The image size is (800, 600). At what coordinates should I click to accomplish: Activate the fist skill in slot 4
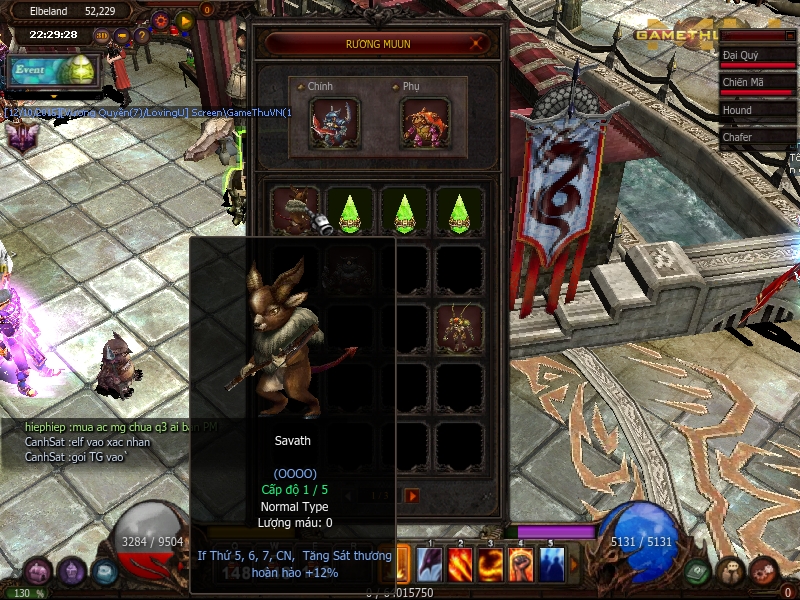[521, 564]
